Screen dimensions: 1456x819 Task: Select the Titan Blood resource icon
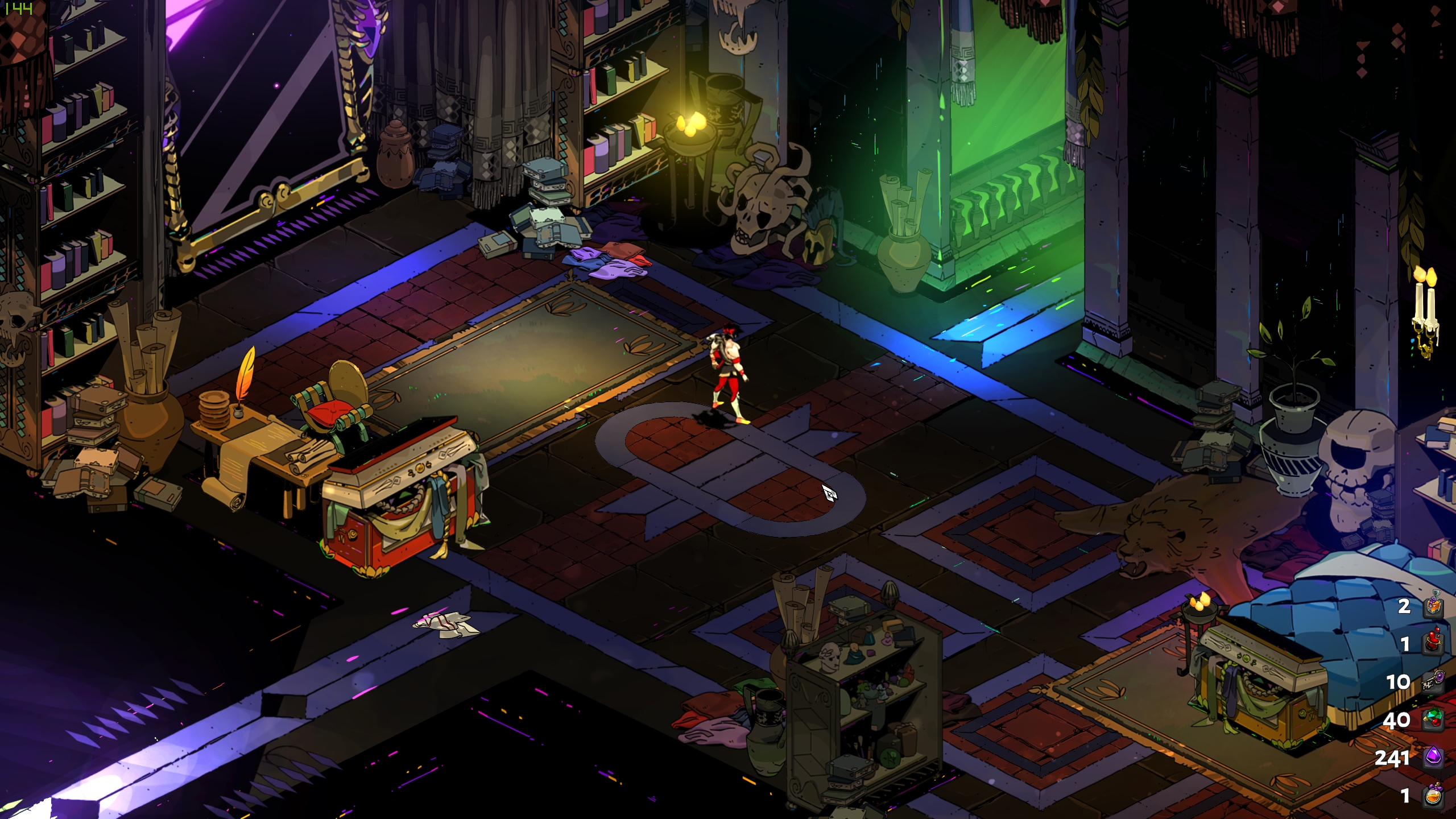[1433, 643]
